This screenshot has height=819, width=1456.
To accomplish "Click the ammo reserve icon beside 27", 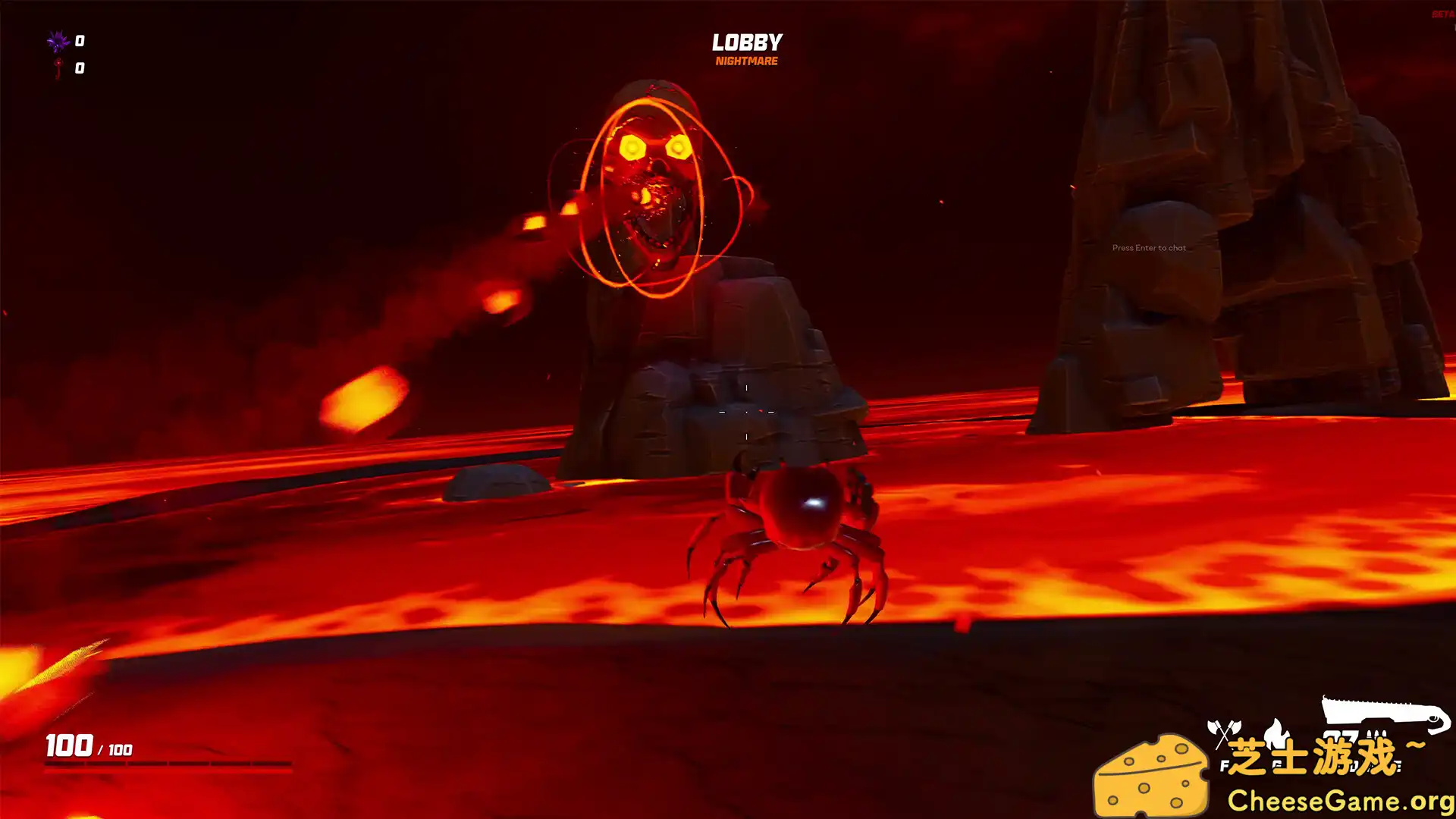I will point(1376,733).
